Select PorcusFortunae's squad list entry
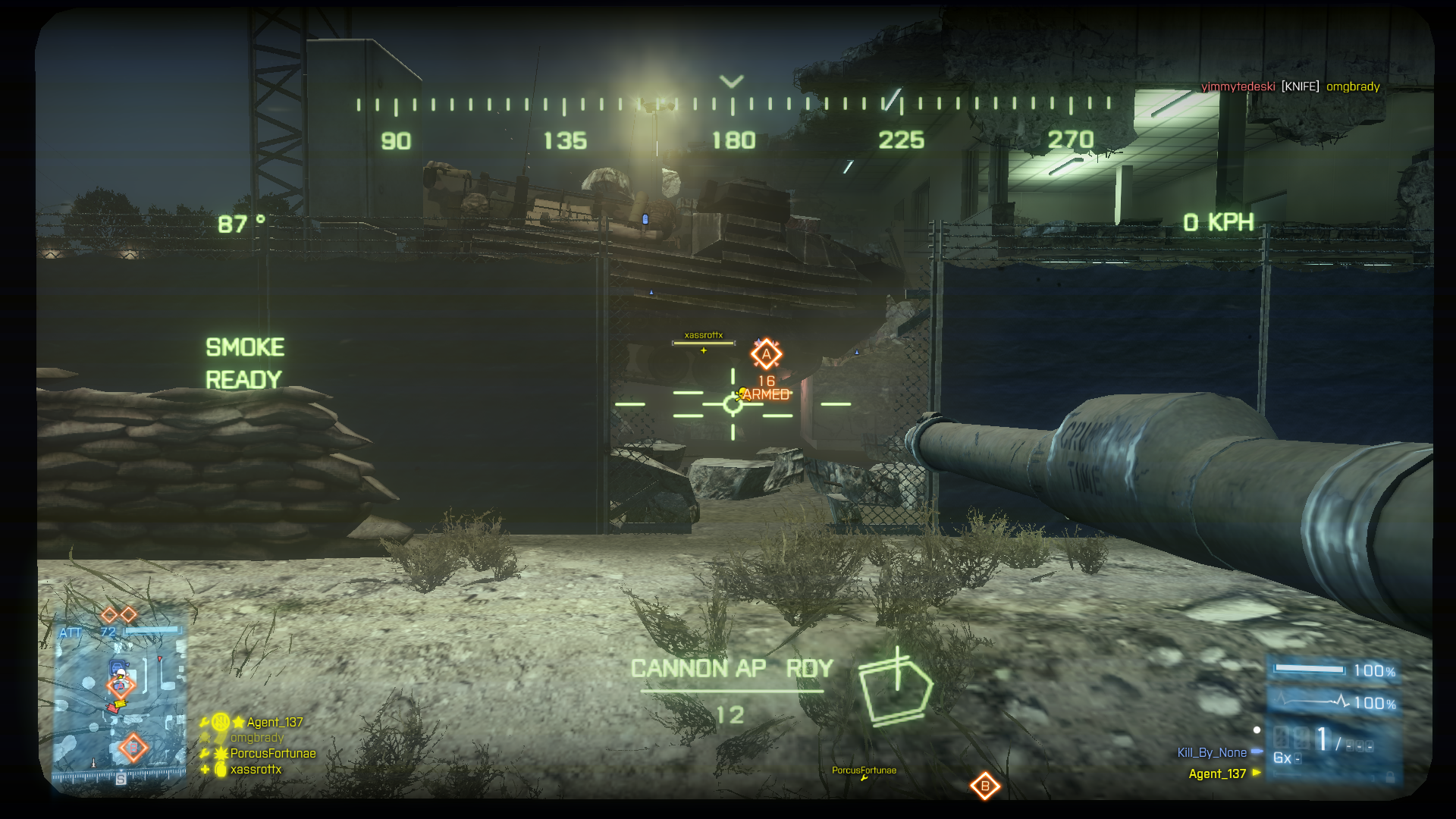 (x=272, y=753)
